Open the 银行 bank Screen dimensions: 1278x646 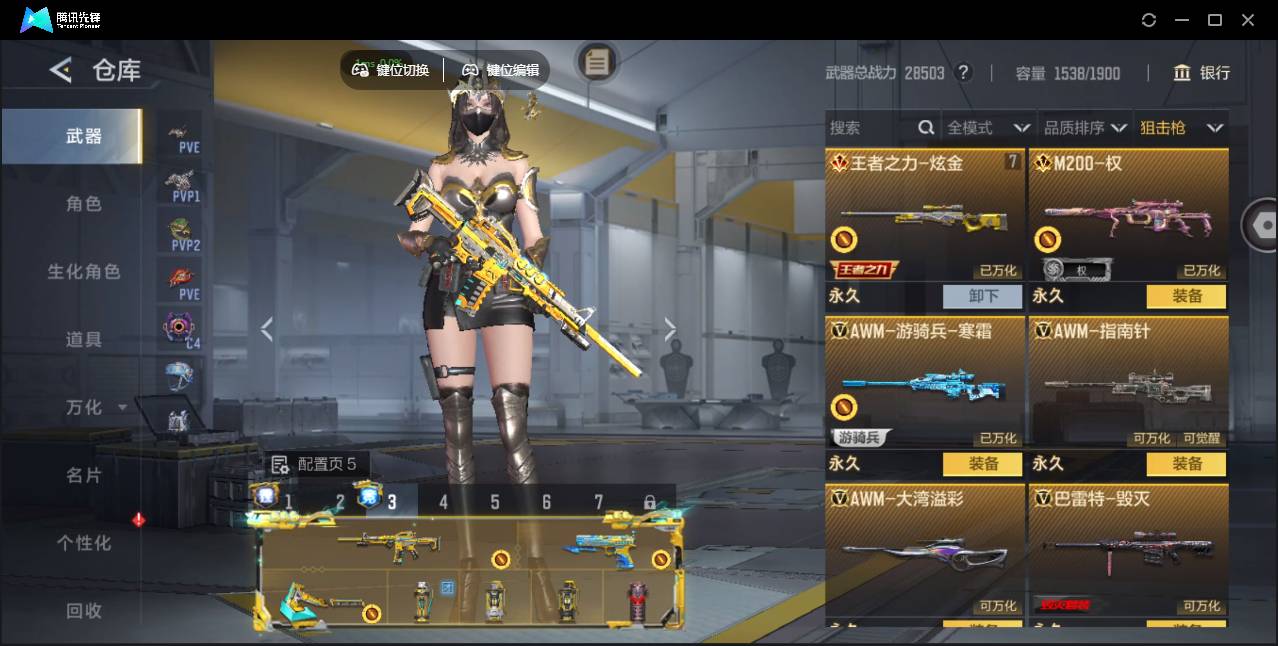1202,73
